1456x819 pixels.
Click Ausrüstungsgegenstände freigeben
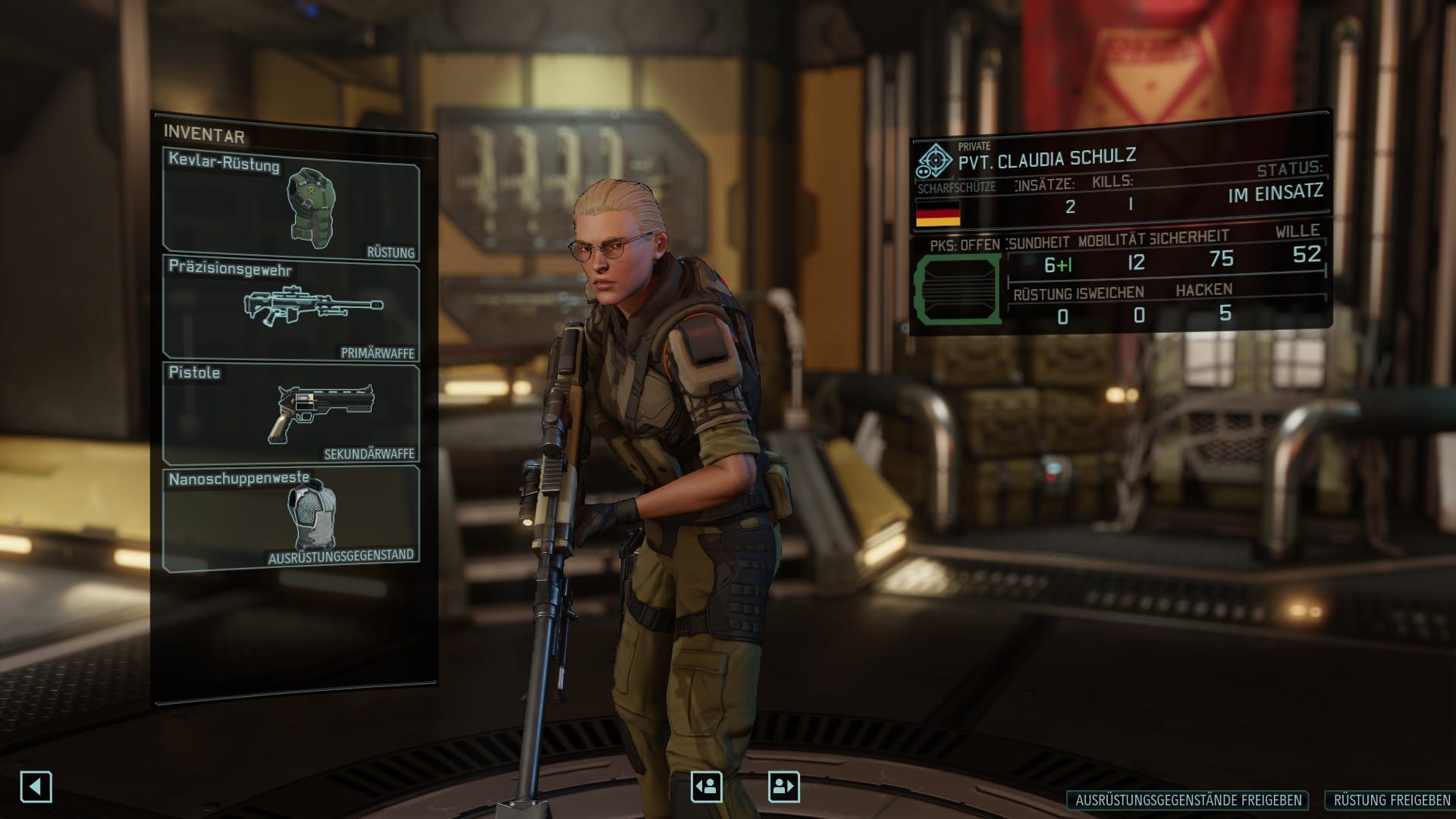pyautogui.click(x=1188, y=800)
